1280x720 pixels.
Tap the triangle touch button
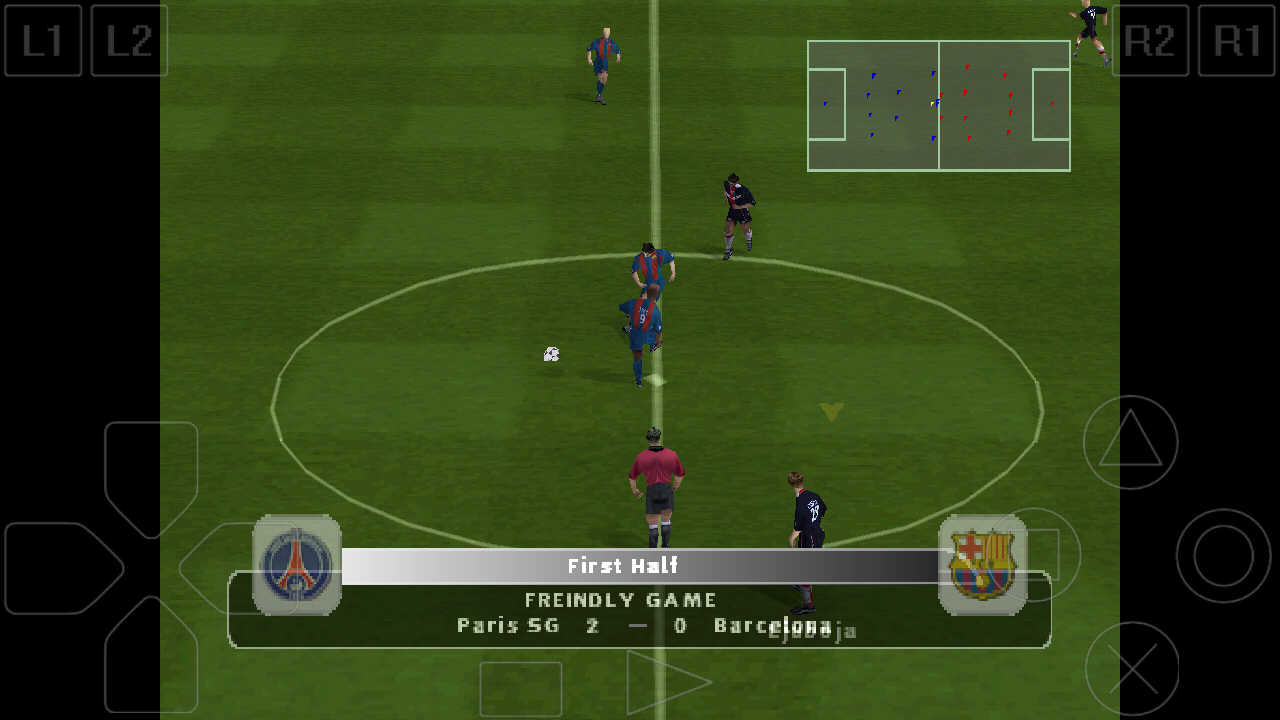point(1130,442)
